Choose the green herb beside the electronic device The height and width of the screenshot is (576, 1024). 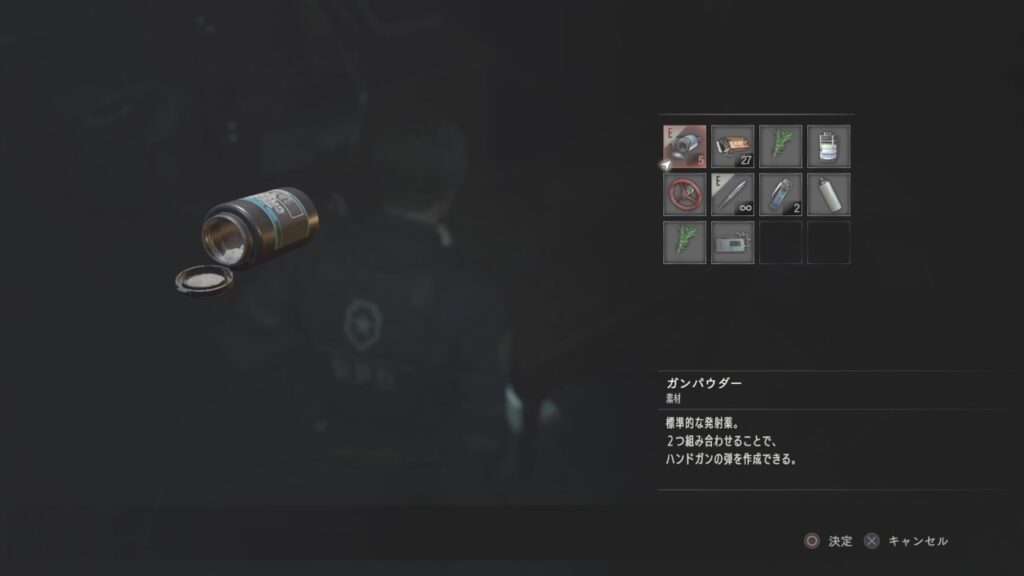pos(685,242)
